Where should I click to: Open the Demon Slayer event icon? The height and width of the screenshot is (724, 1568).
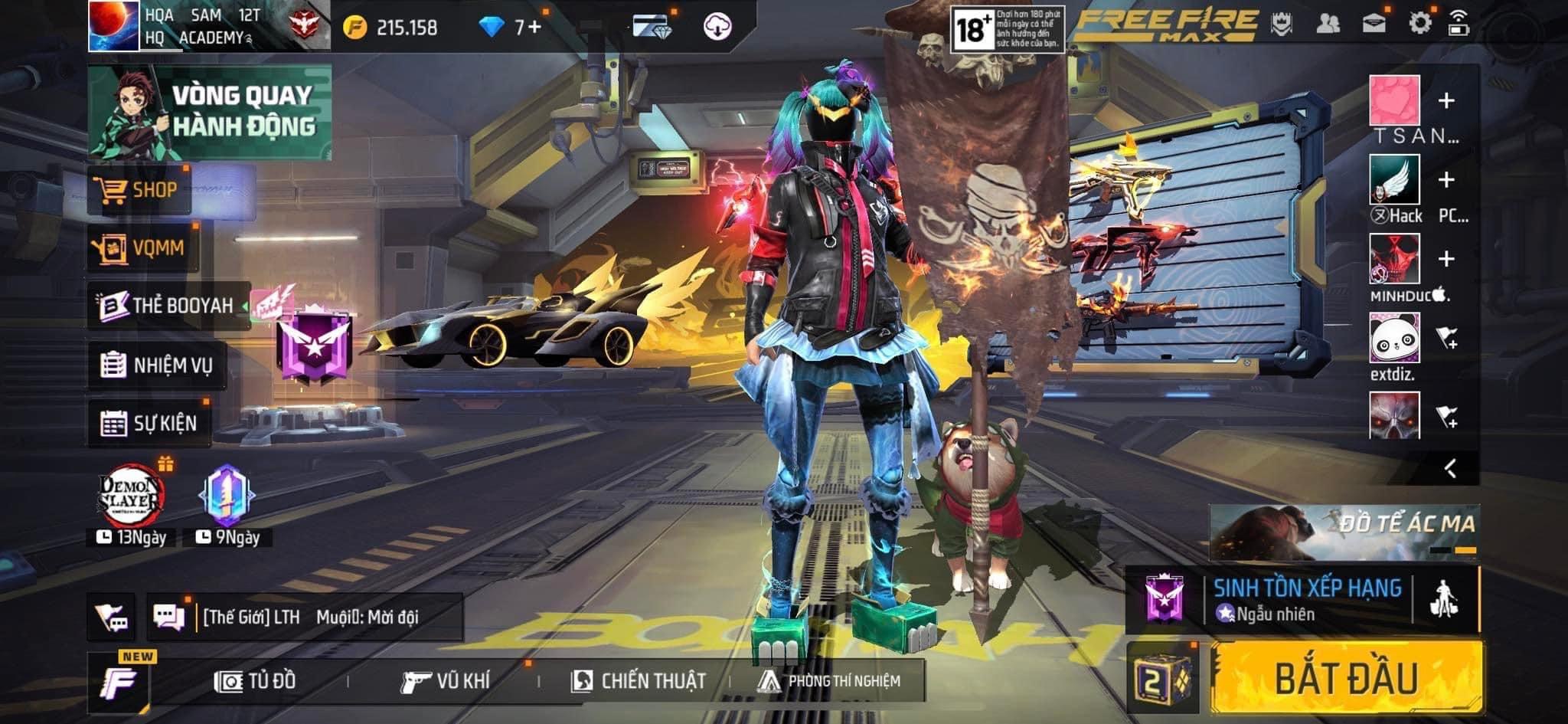pyautogui.click(x=132, y=496)
